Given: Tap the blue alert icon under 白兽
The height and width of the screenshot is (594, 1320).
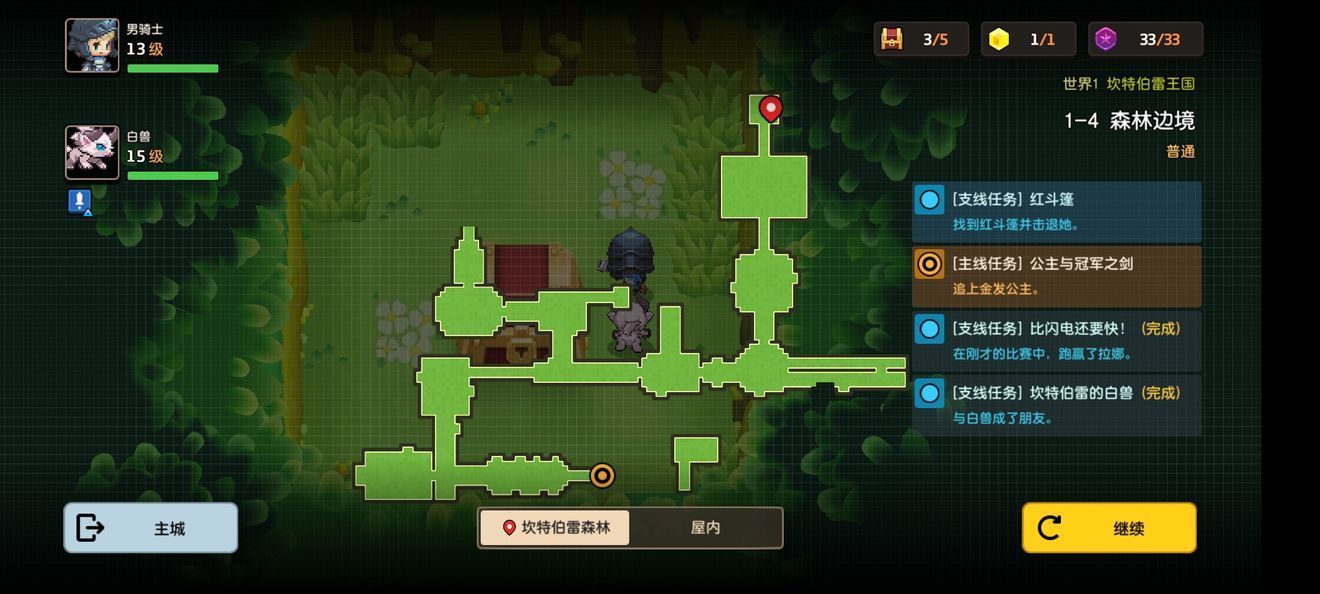Looking at the screenshot, I should [x=80, y=202].
